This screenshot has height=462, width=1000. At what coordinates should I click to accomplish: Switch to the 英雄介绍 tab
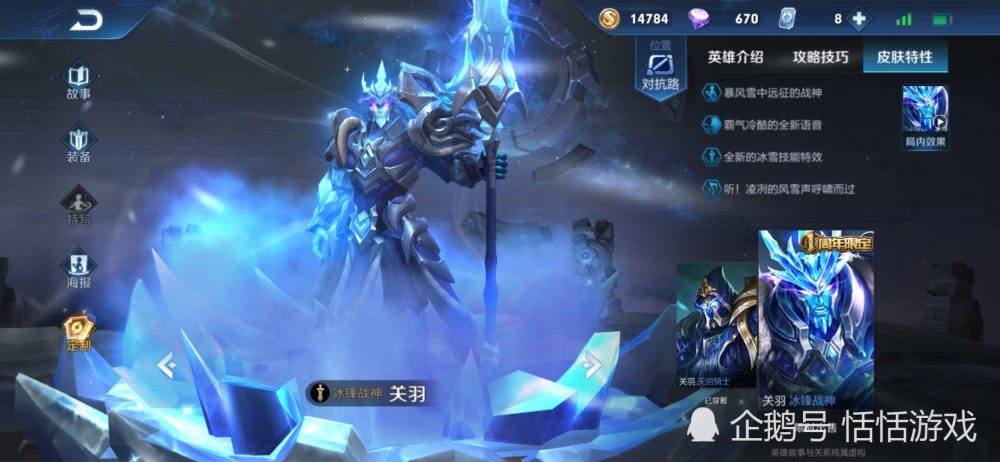tap(735, 57)
